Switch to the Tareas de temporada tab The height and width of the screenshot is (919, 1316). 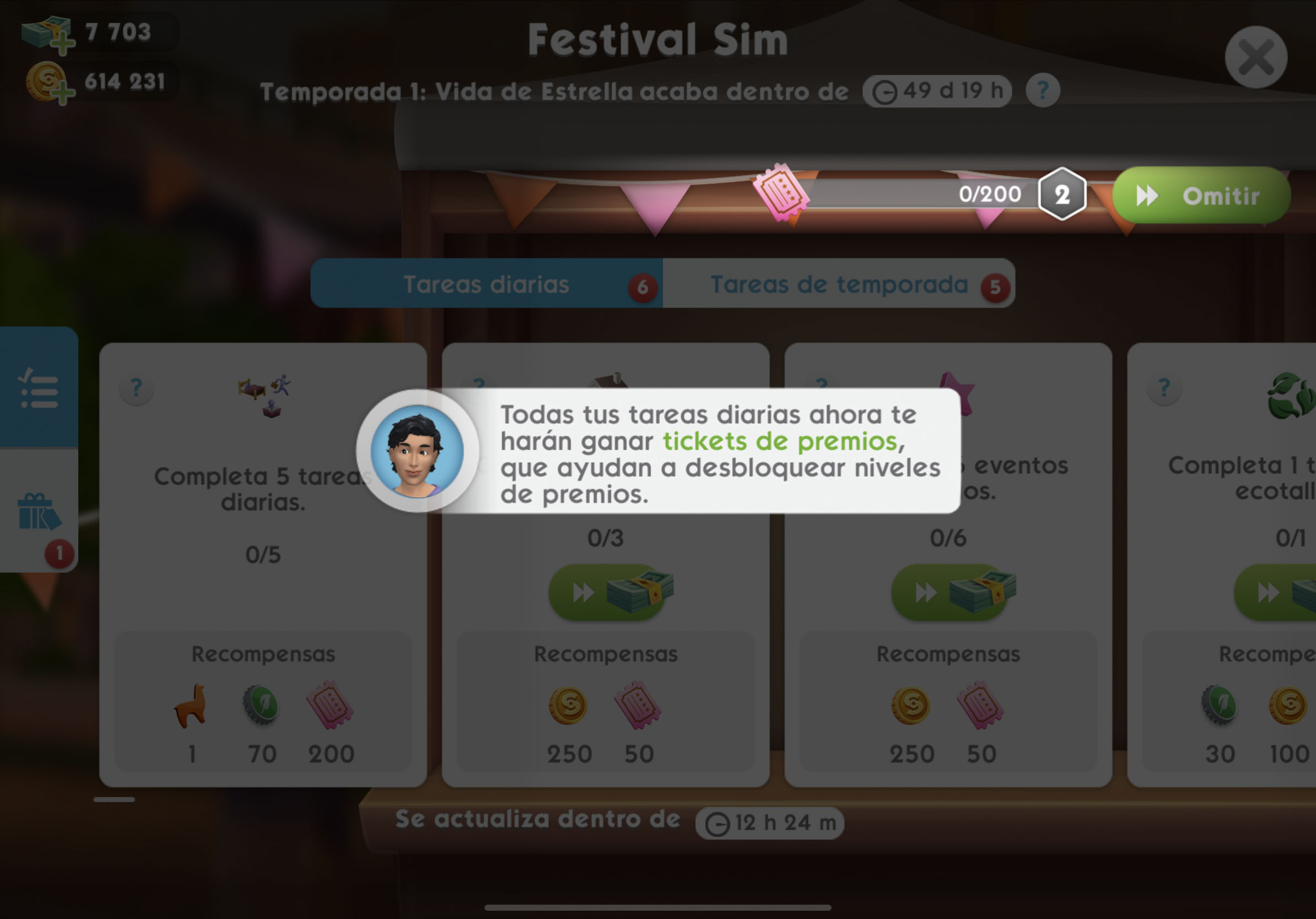(839, 284)
